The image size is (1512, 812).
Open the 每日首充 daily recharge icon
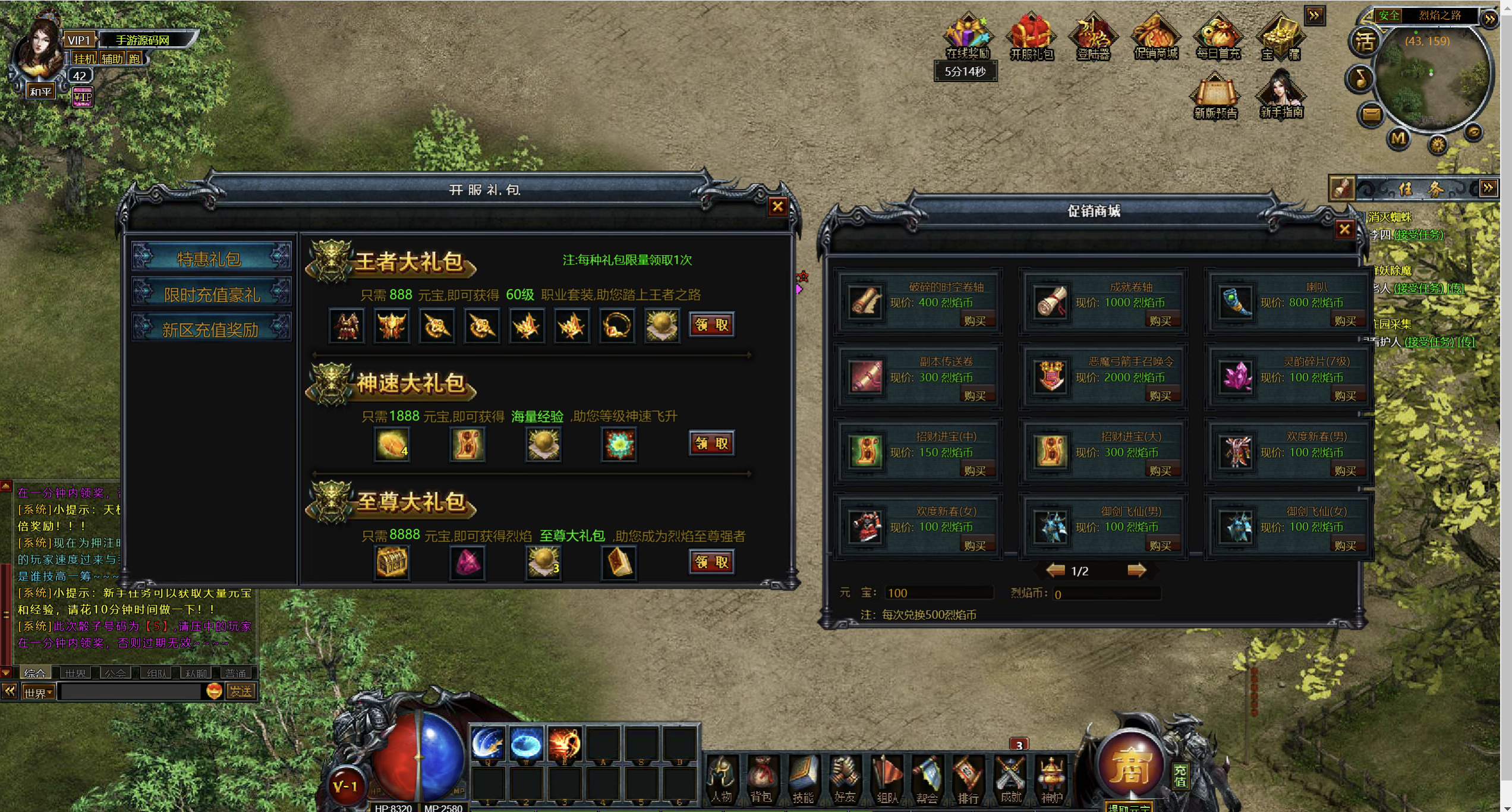pos(1218,37)
